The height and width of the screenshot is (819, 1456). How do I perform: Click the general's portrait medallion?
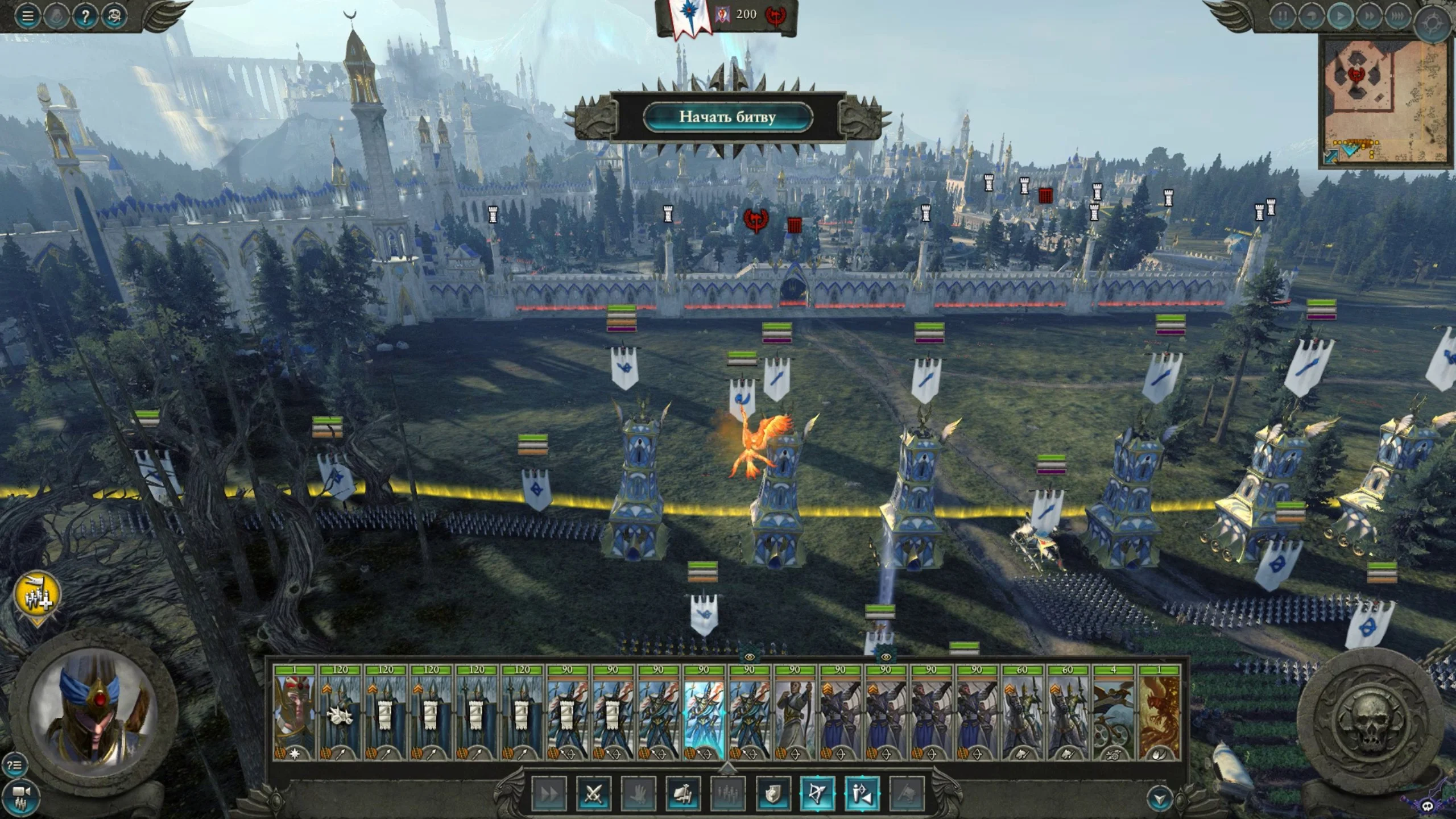coord(94,710)
